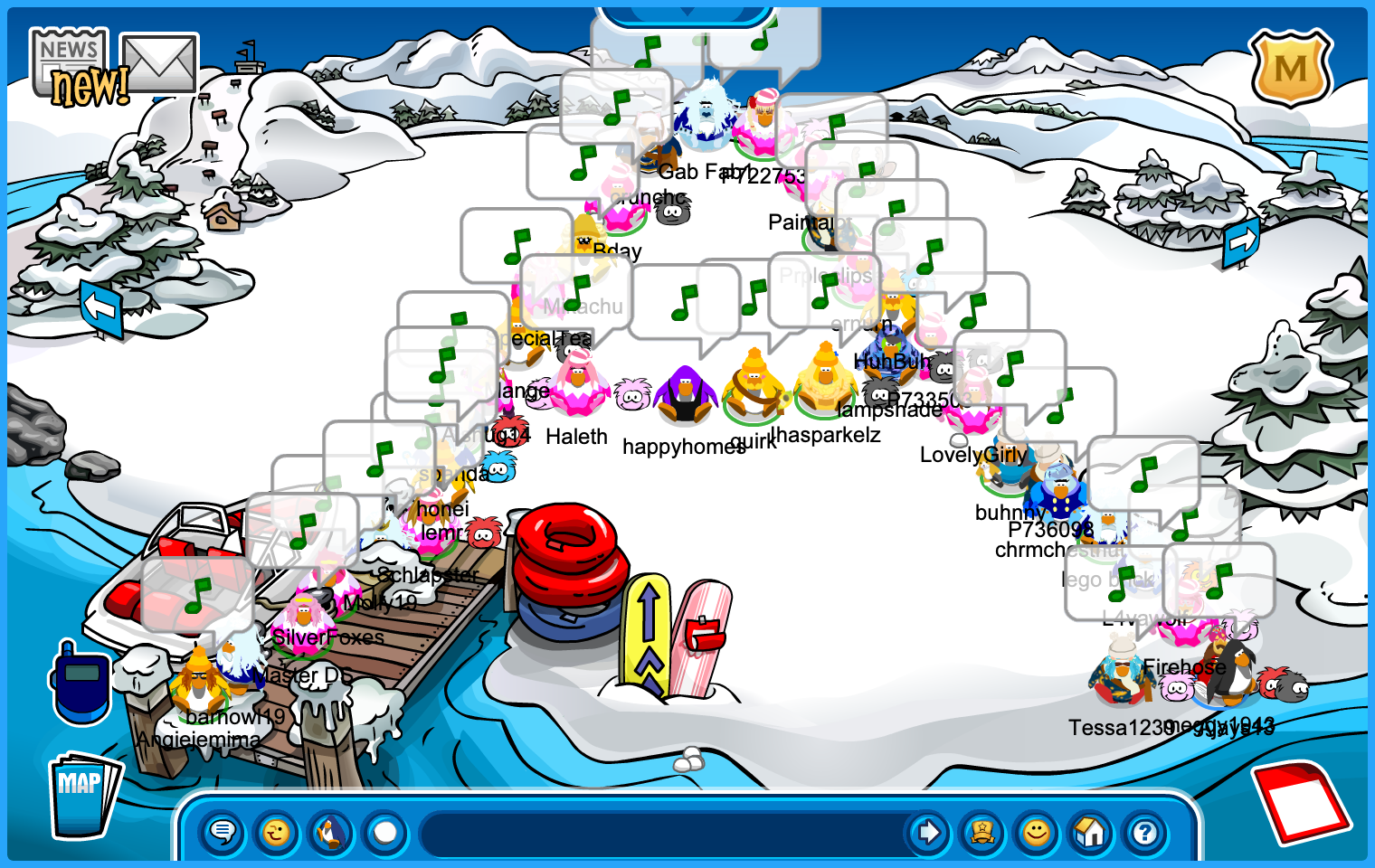Image resolution: width=1375 pixels, height=868 pixels.
Task: Open the smiley face buddy list
Action: [1037, 832]
